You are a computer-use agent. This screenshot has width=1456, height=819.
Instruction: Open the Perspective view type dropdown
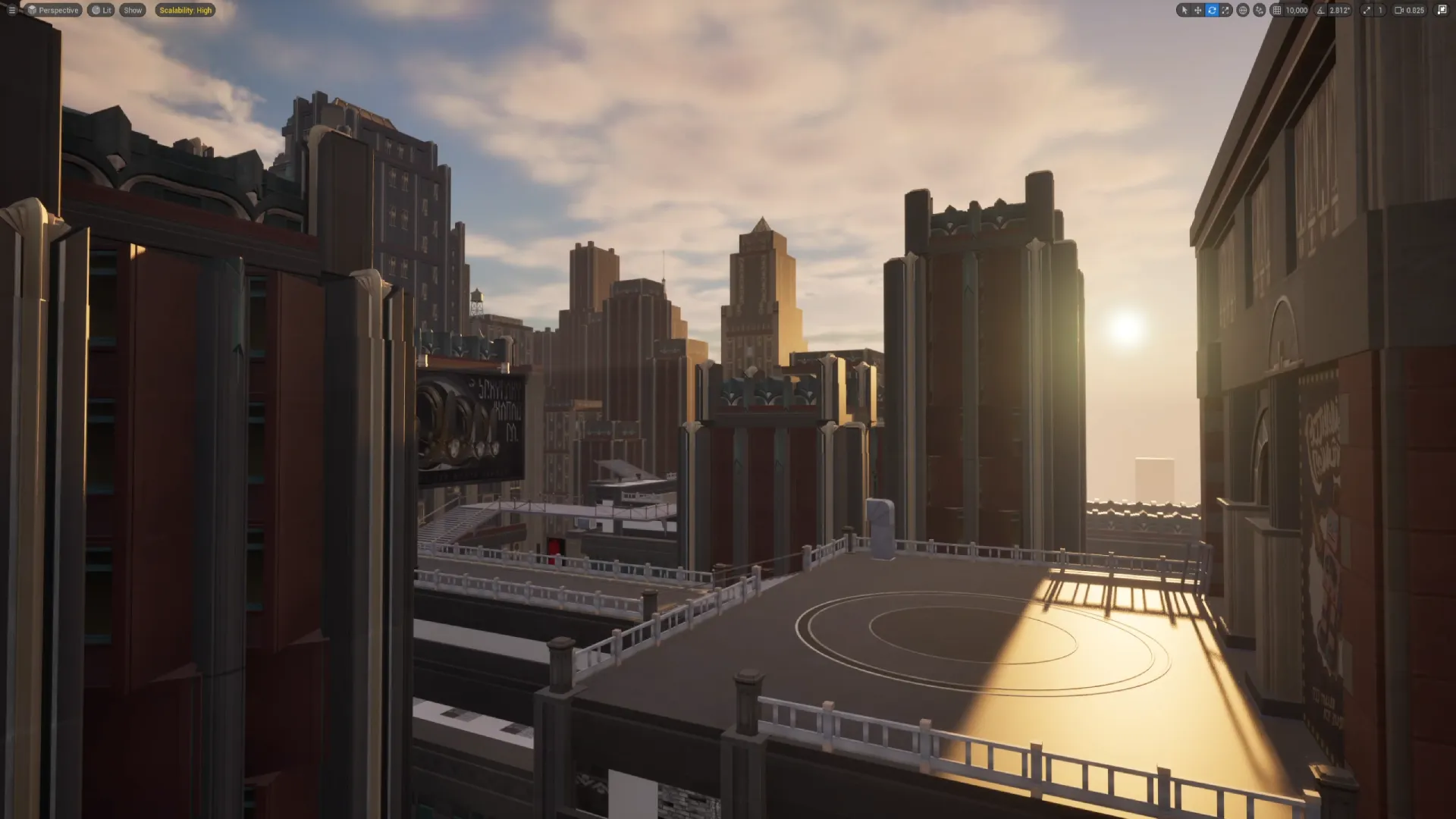click(x=53, y=11)
